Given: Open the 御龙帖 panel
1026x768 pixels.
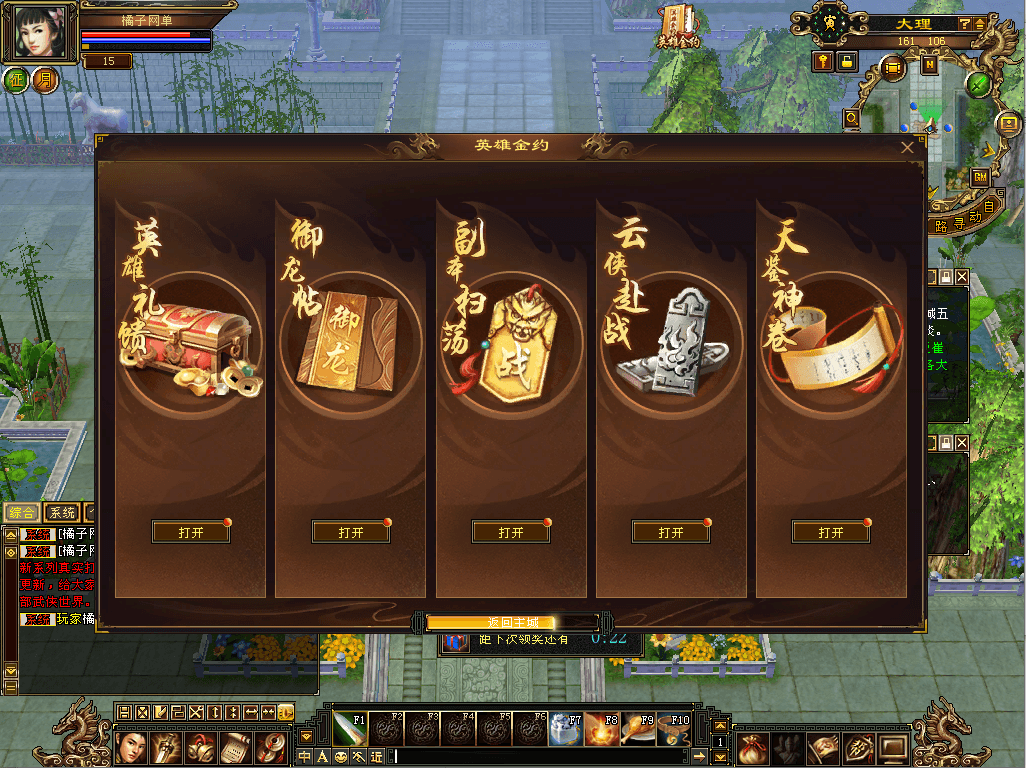Looking at the screenshot, I should [x=351, y=532].
